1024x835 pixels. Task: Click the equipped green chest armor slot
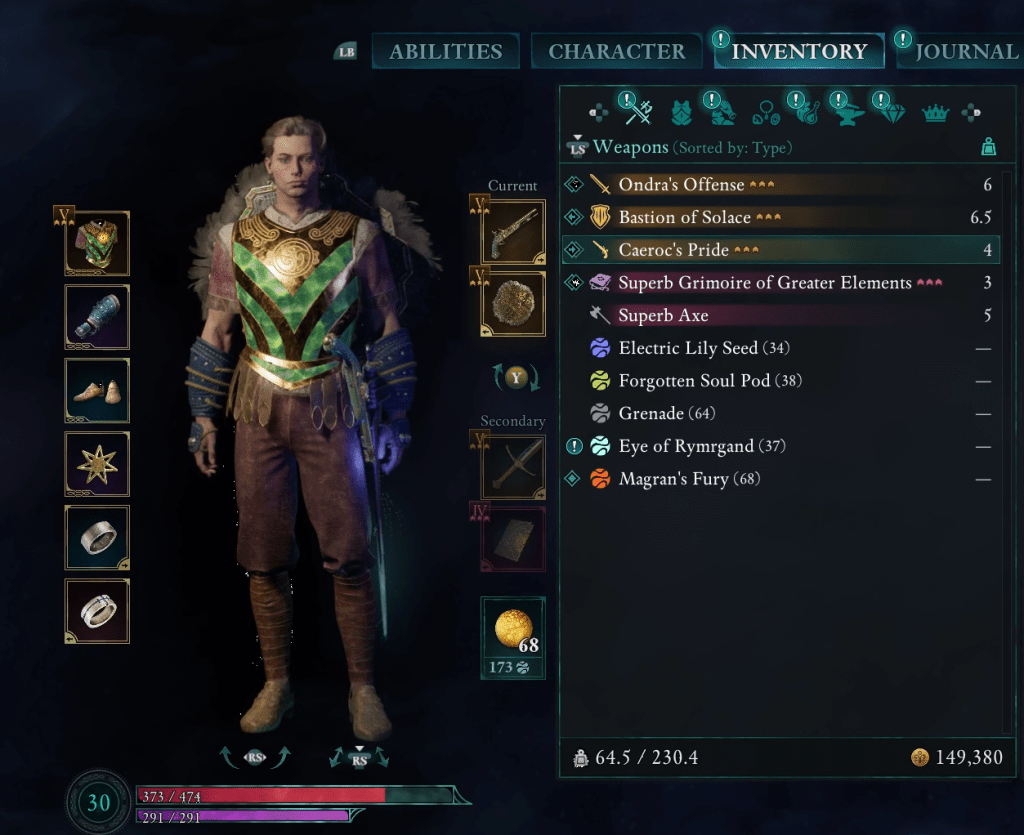tap(97, 243)
